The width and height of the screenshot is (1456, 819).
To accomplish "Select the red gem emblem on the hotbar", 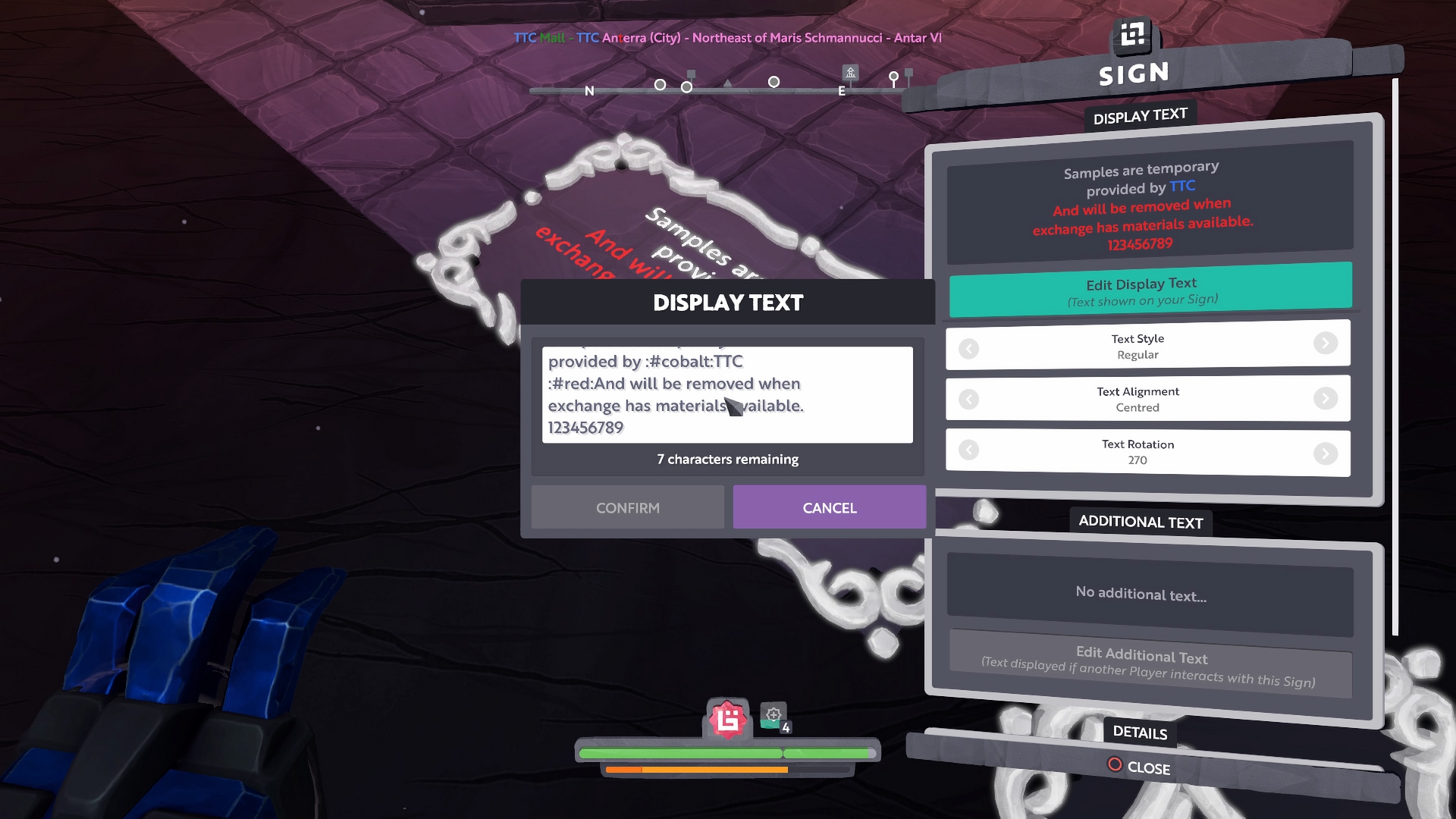I will [727, 719].
